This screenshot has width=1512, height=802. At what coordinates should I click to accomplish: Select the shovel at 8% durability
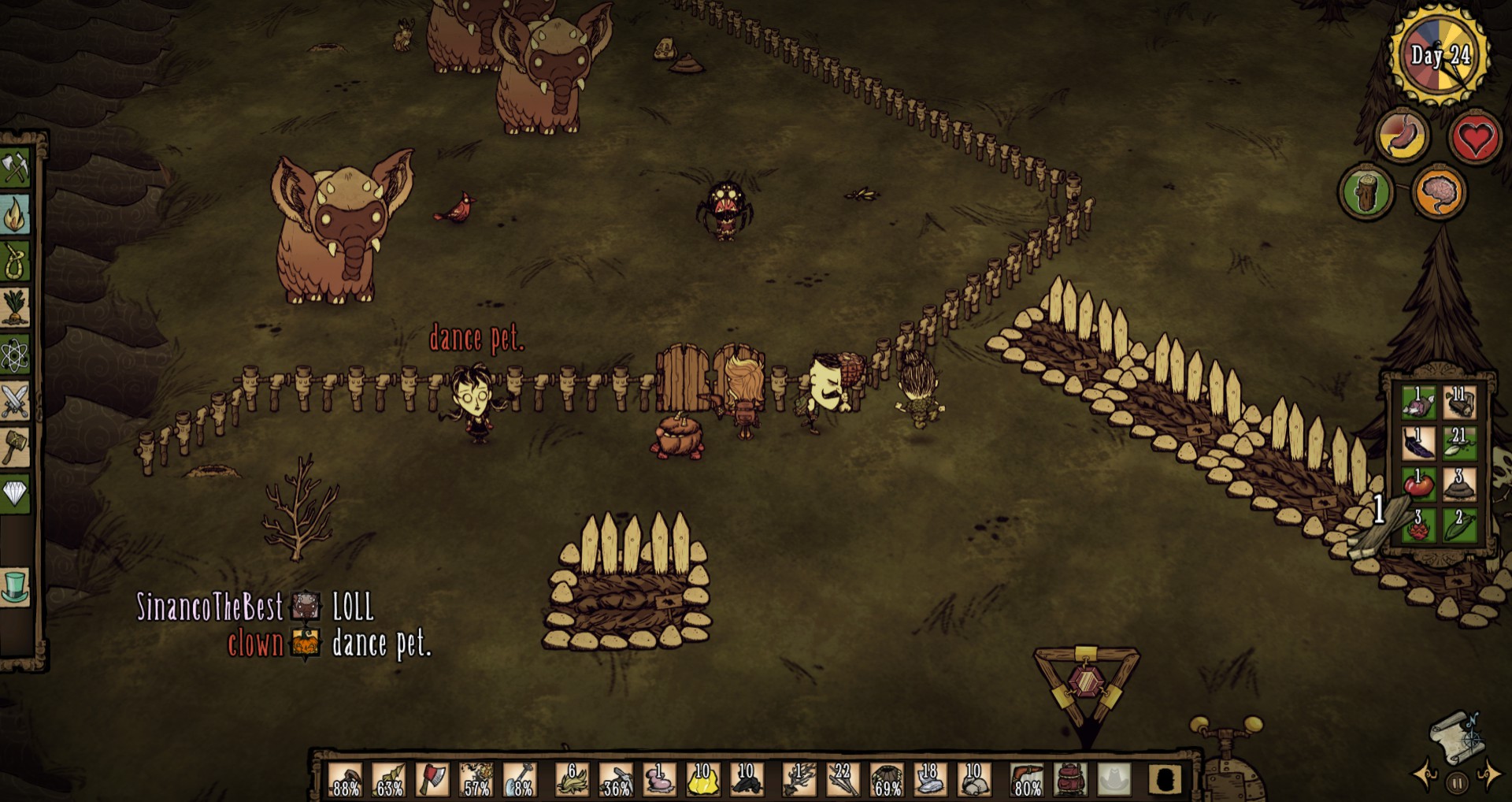coord(519,779)
